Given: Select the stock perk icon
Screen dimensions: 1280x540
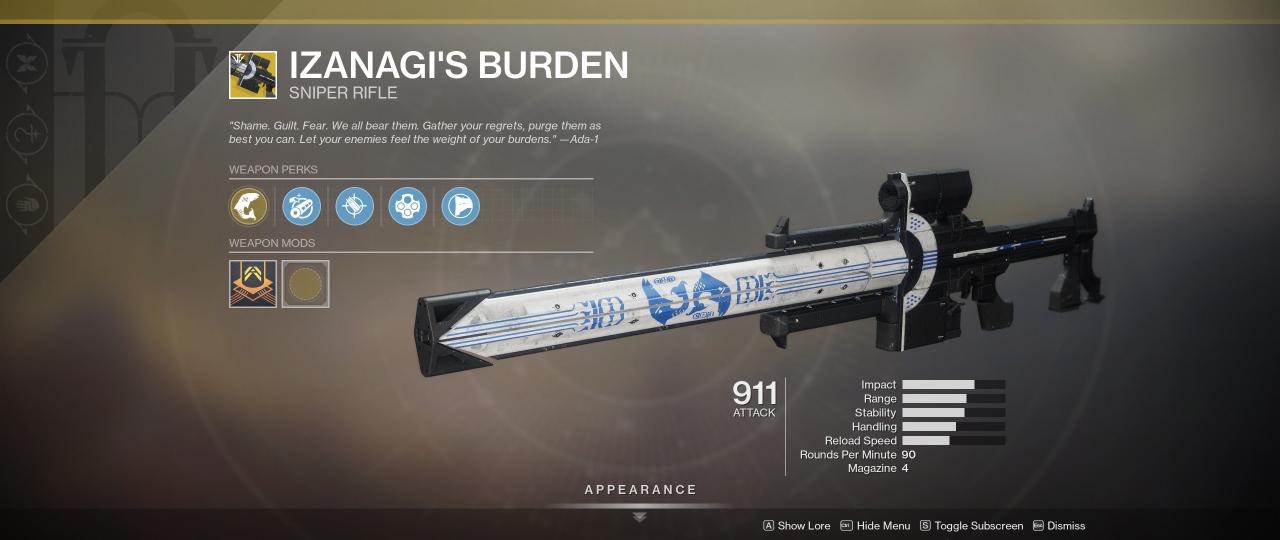Looking at the screenshot, I should click(460, 206).
